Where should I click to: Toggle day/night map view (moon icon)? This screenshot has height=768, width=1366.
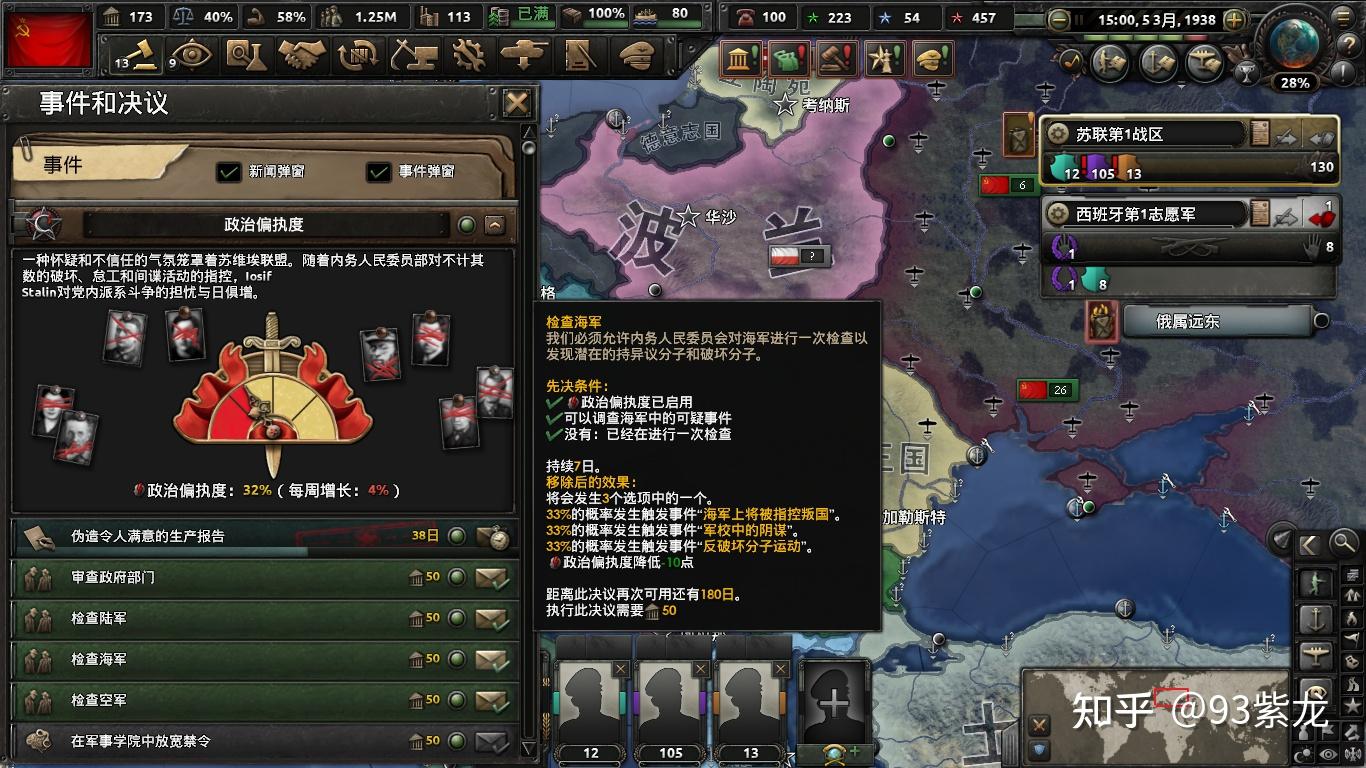[x=1303, y=753]
